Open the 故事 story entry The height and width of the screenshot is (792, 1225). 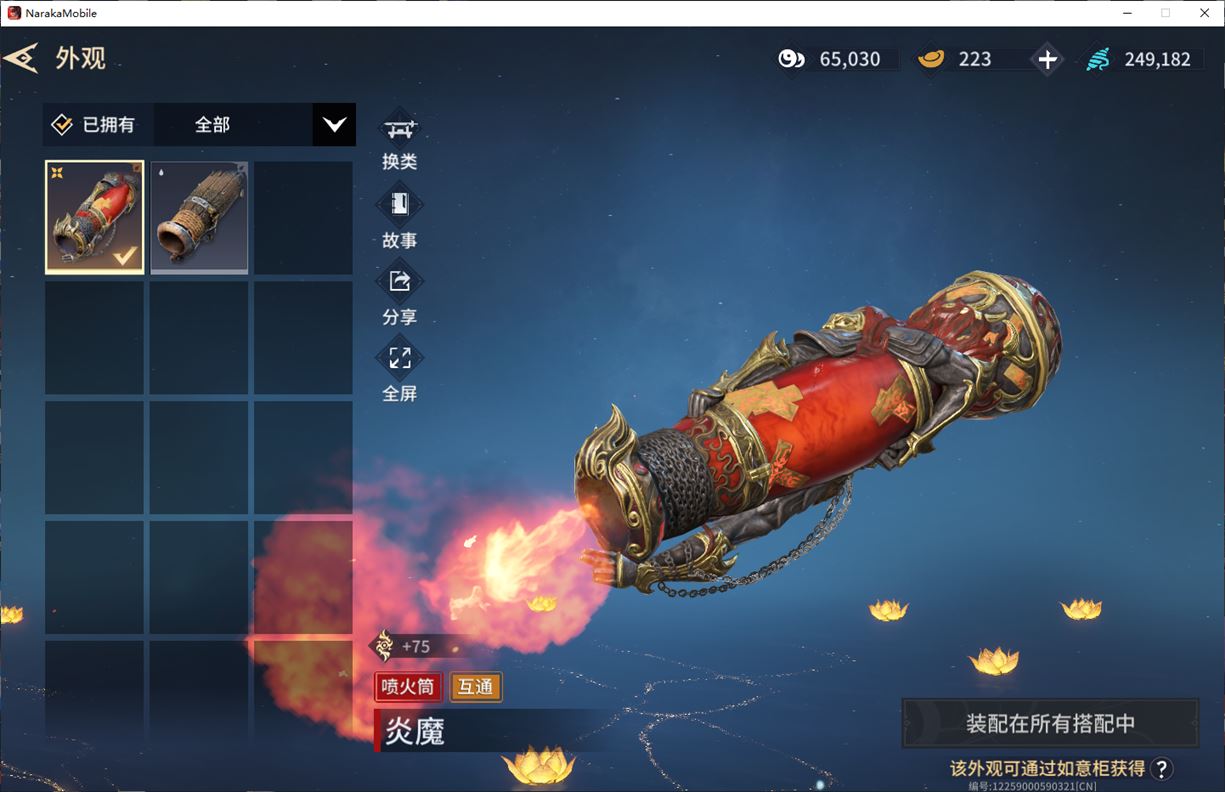[x=400, y=219]
